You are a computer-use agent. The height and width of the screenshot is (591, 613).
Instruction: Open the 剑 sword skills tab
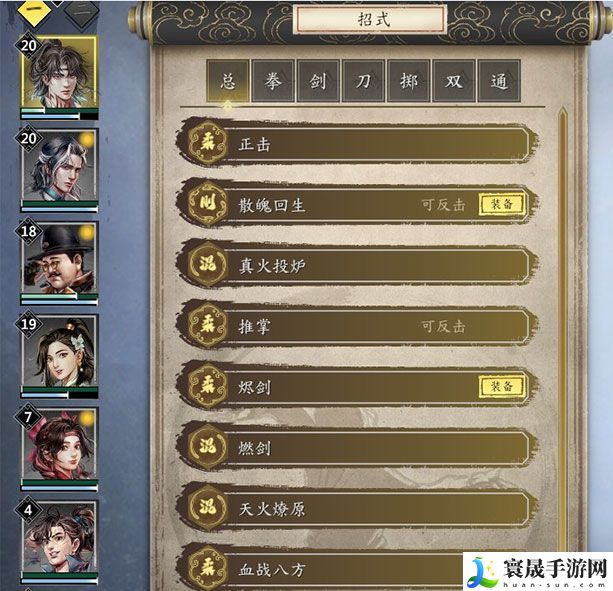point(317,81)
